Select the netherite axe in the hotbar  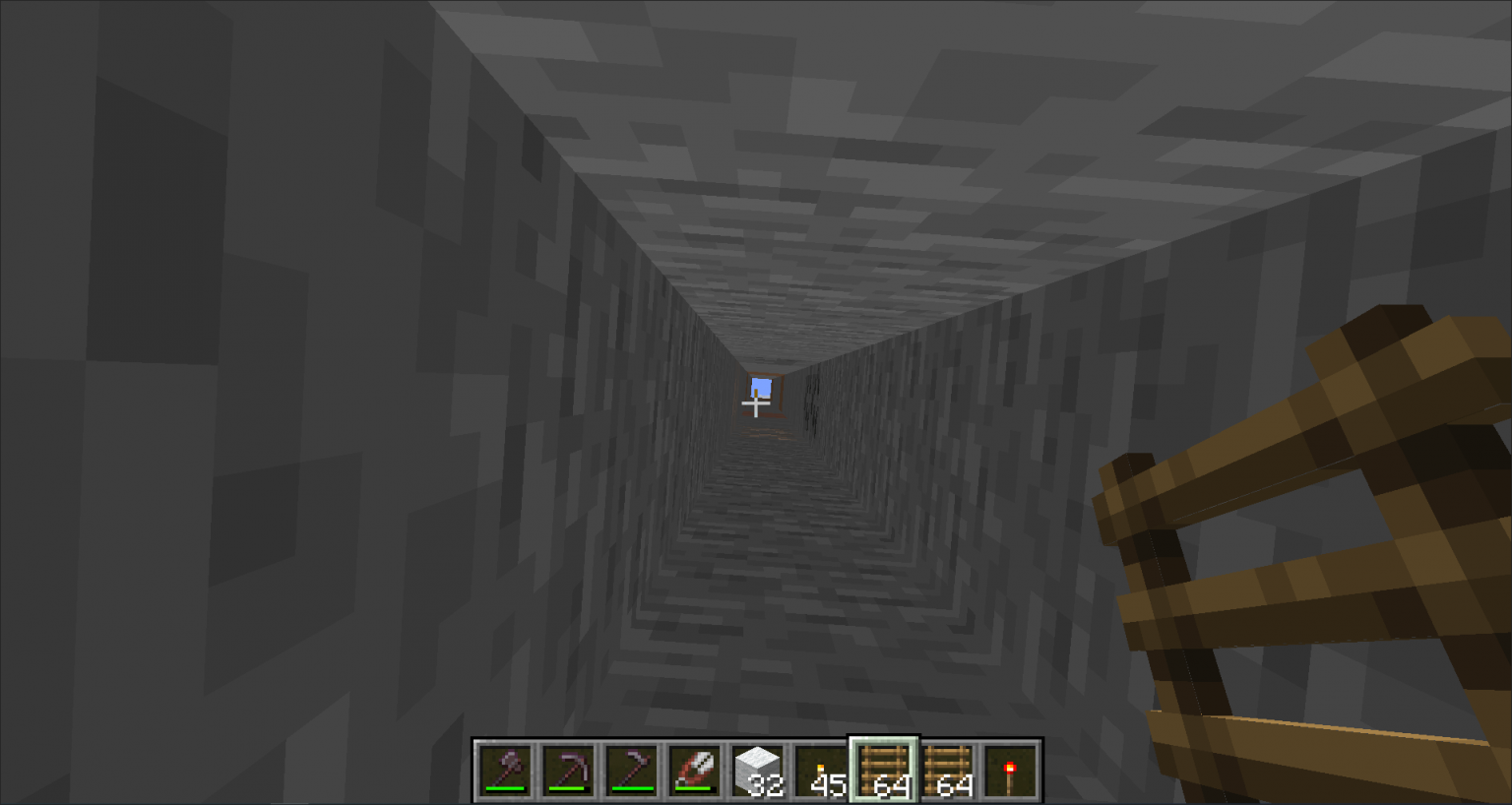[x=504, y=770]
